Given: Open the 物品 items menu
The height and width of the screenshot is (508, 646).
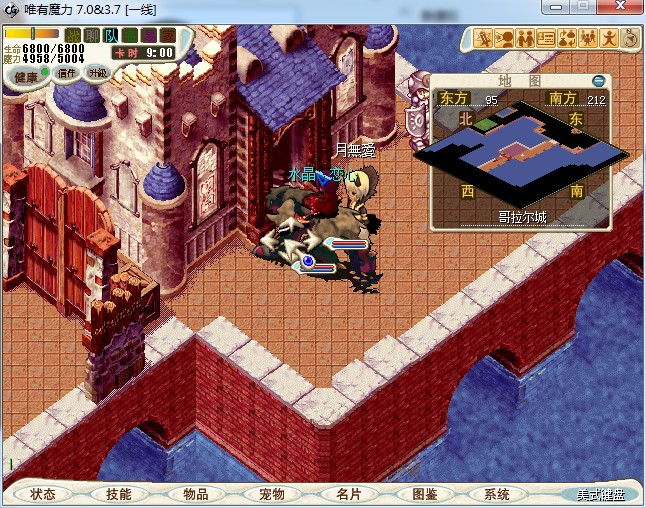Looking at the screenshot, I should pos(195,494).
